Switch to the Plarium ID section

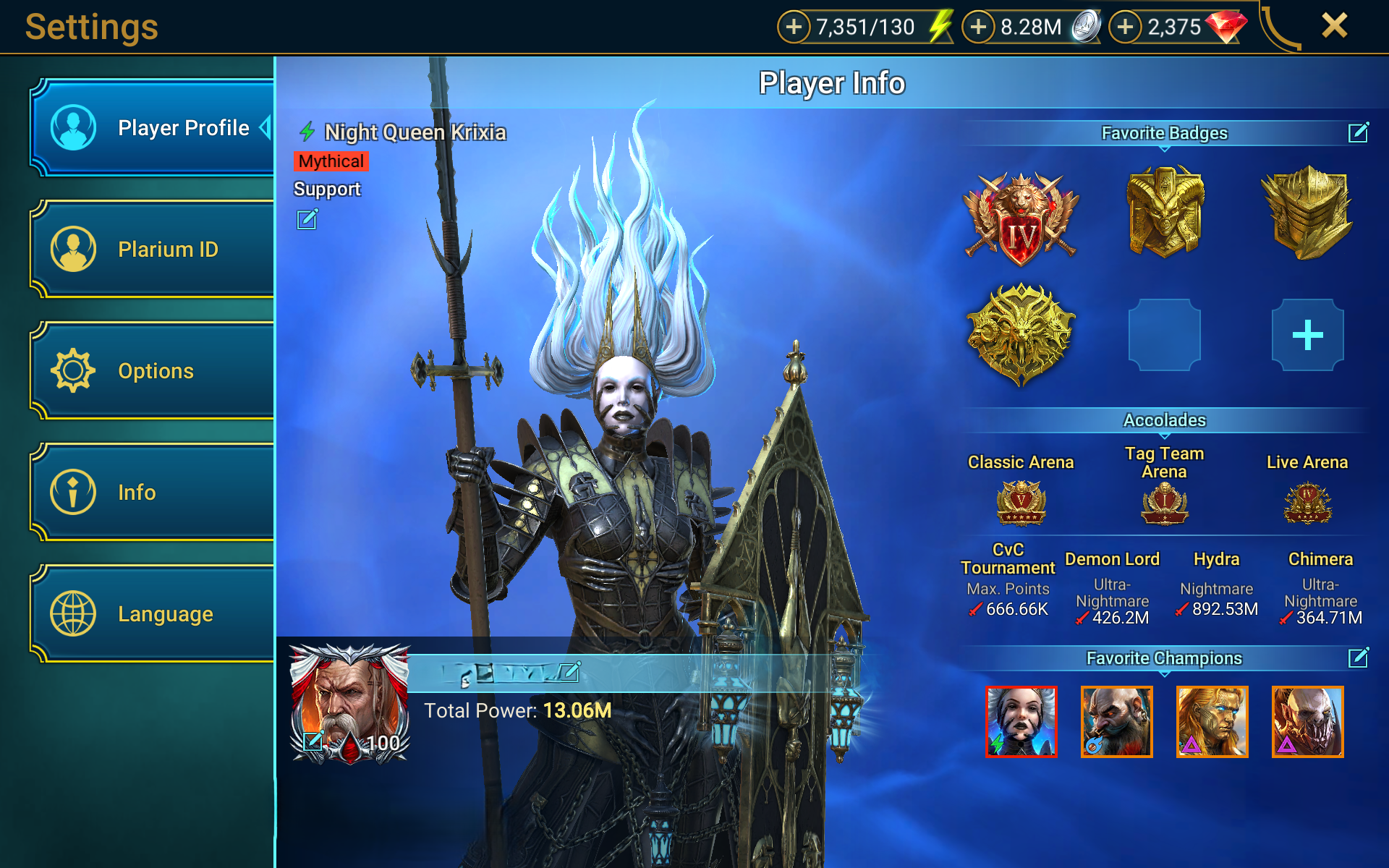[152, 250]
